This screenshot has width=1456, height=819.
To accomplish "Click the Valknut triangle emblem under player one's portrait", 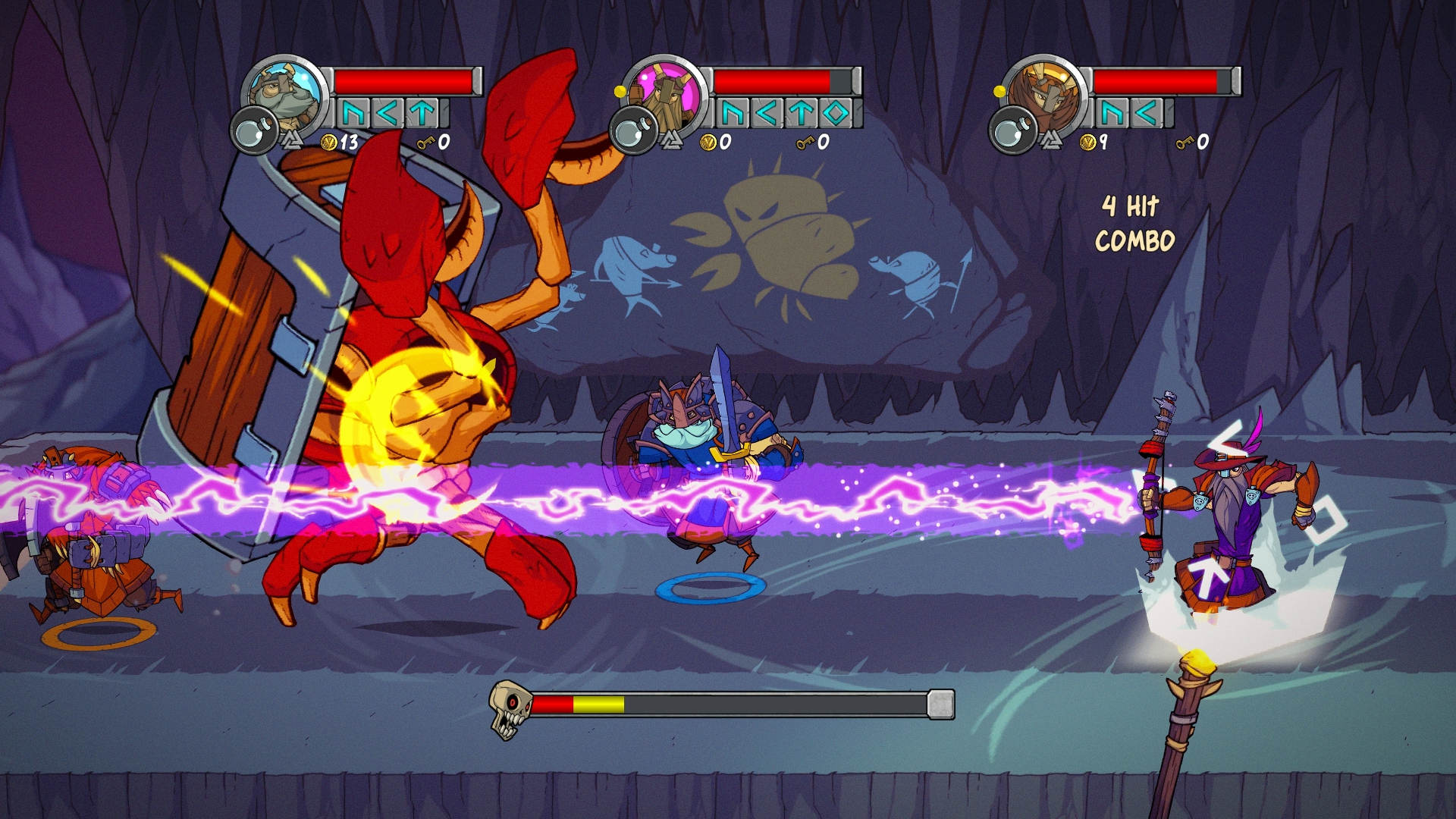I will 292,140.
